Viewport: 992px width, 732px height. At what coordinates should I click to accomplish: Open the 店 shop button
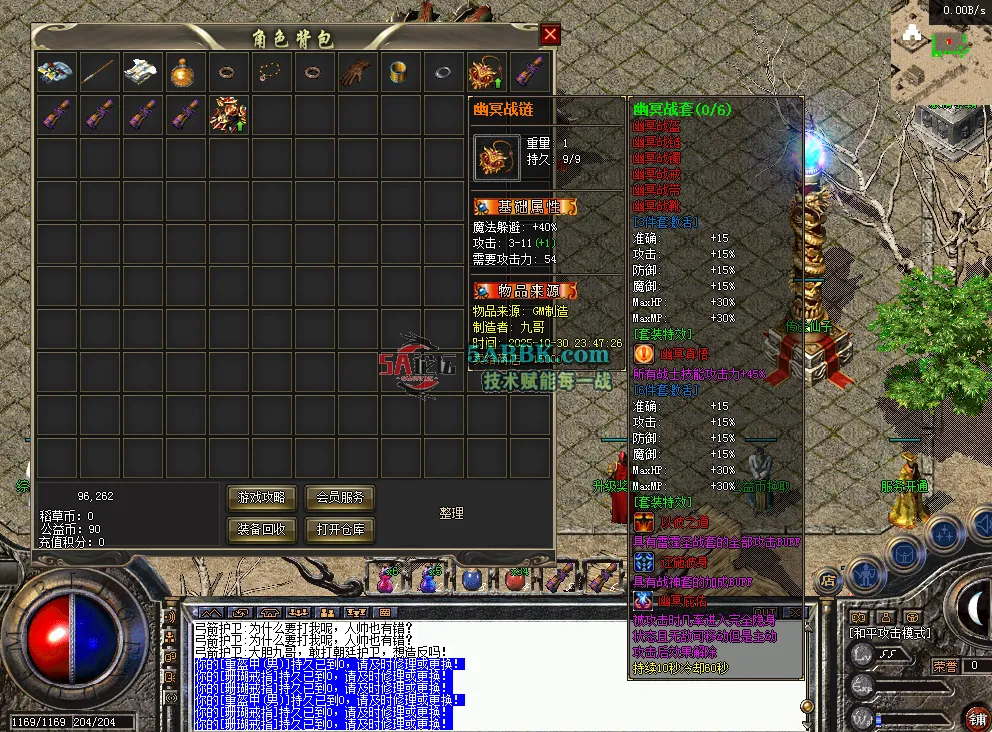828,578
